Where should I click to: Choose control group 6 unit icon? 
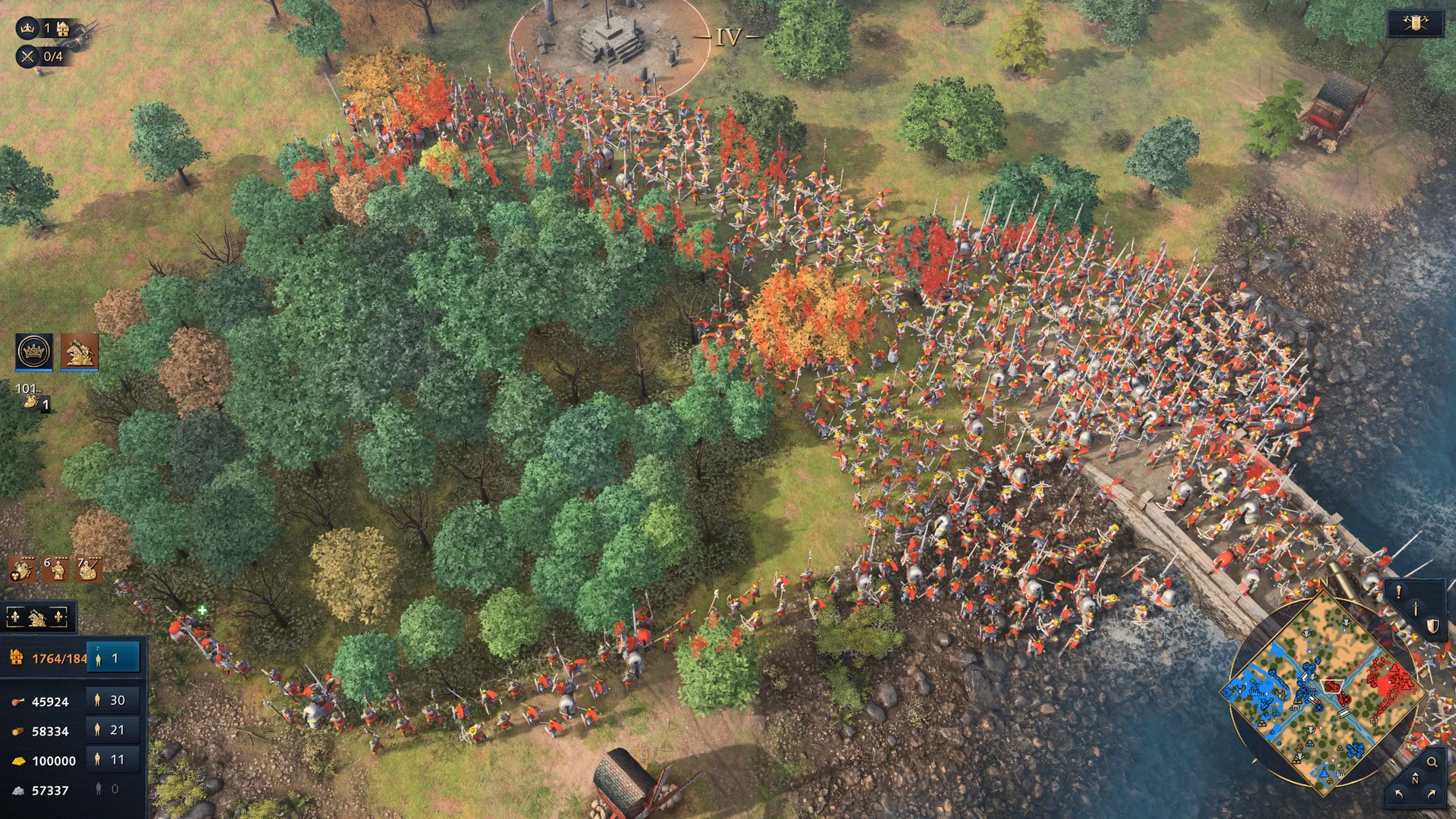pos(55,568)
